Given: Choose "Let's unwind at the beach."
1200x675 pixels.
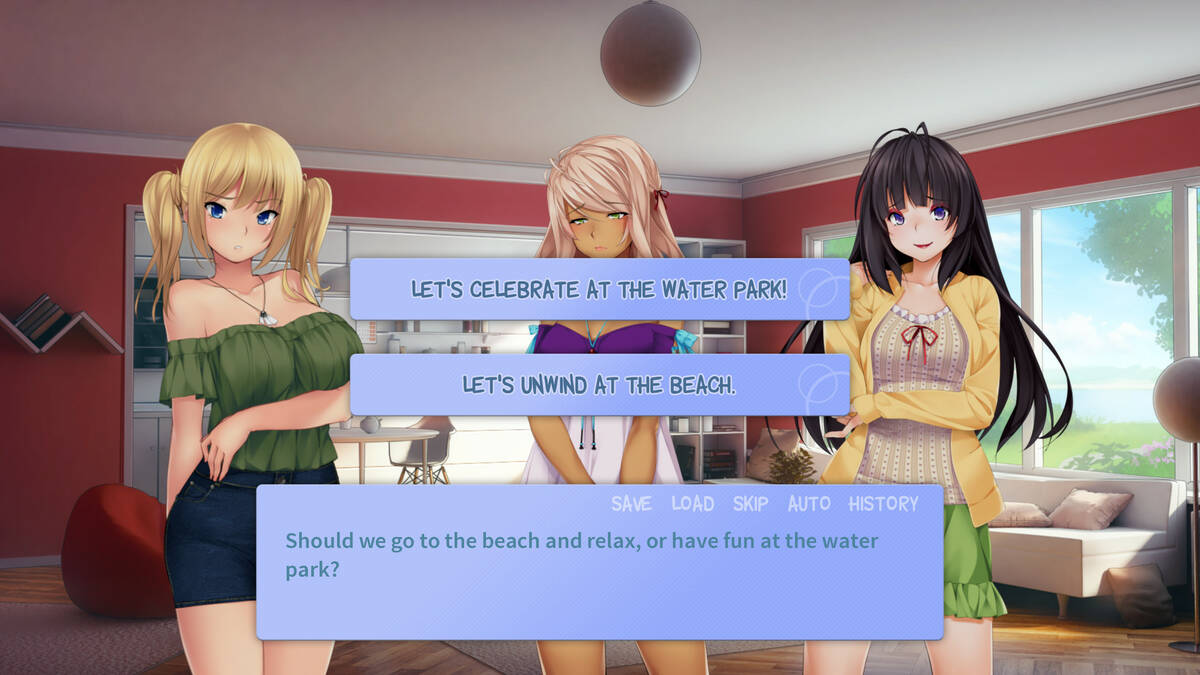Looking at the screenshot, I should tap(599, 385).
